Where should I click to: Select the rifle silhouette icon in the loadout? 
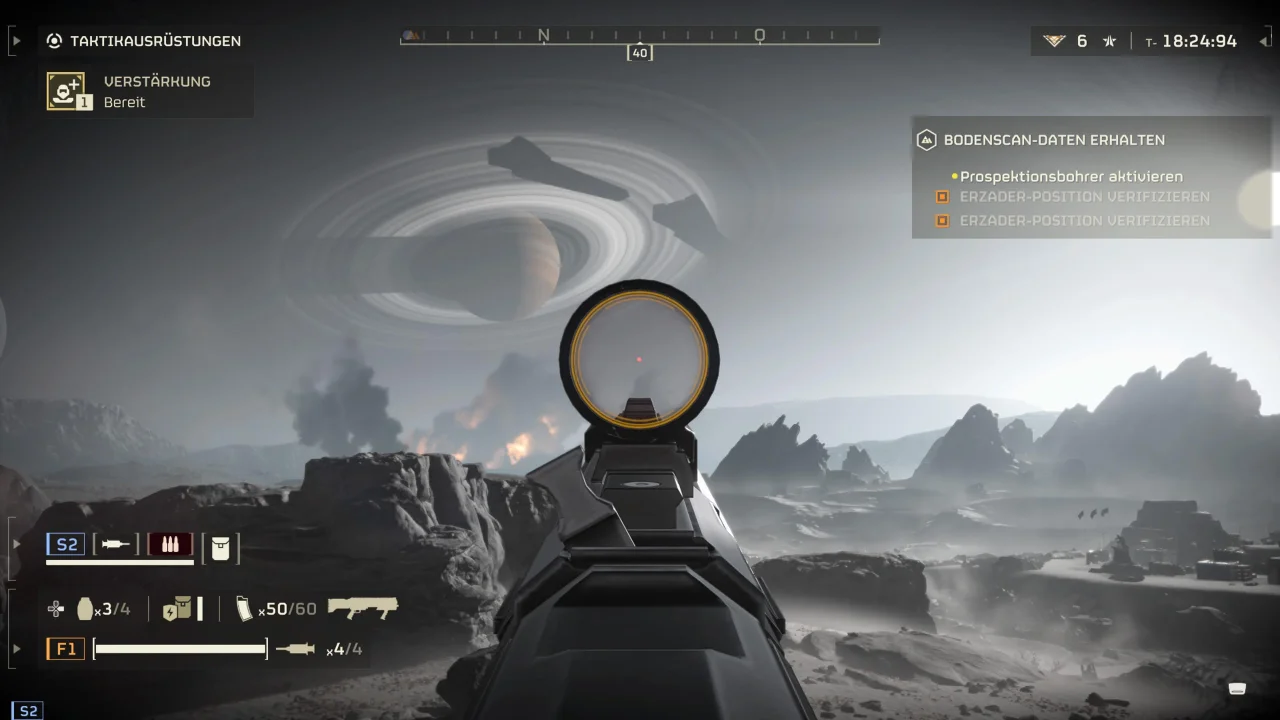click(363, 606)
